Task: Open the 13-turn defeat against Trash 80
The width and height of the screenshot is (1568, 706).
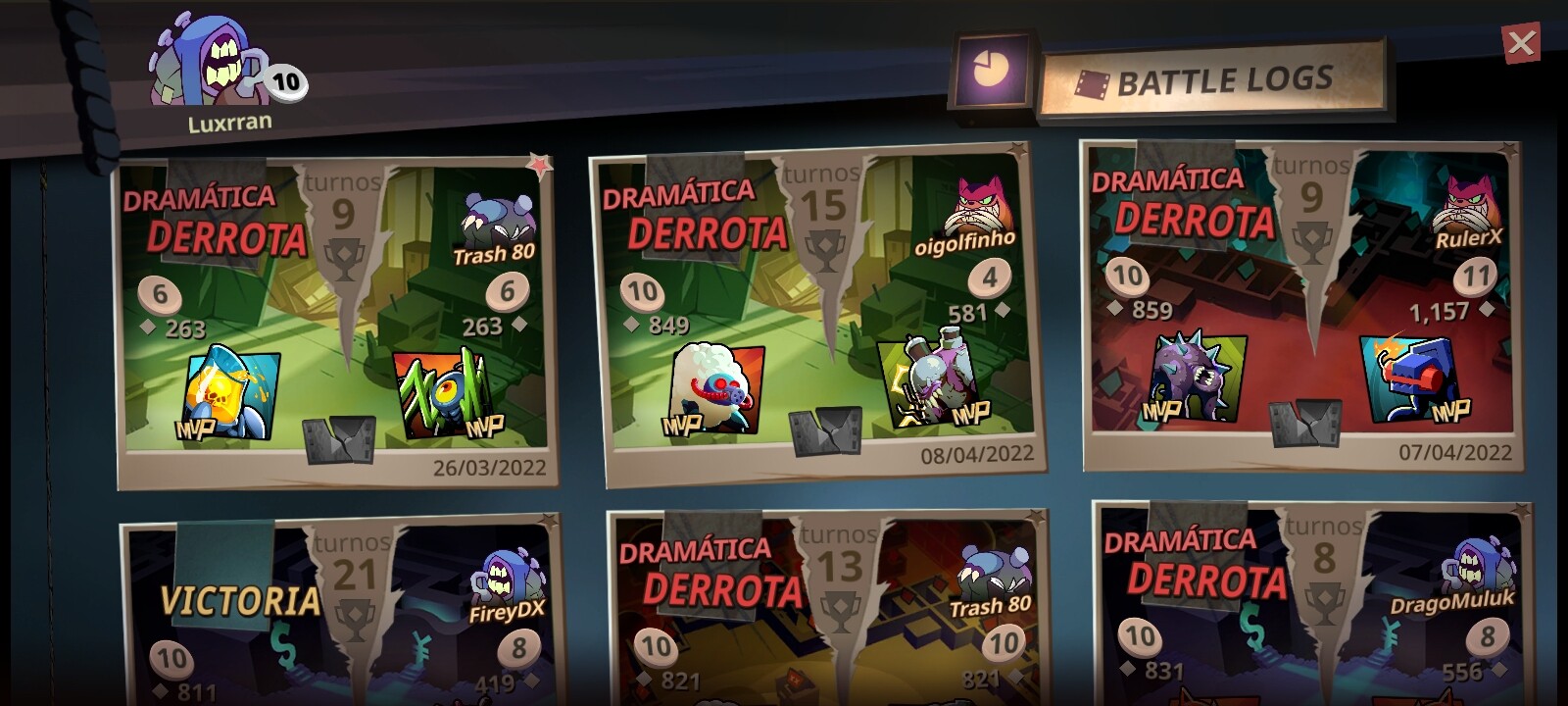Action: click(x=825, y=610)
